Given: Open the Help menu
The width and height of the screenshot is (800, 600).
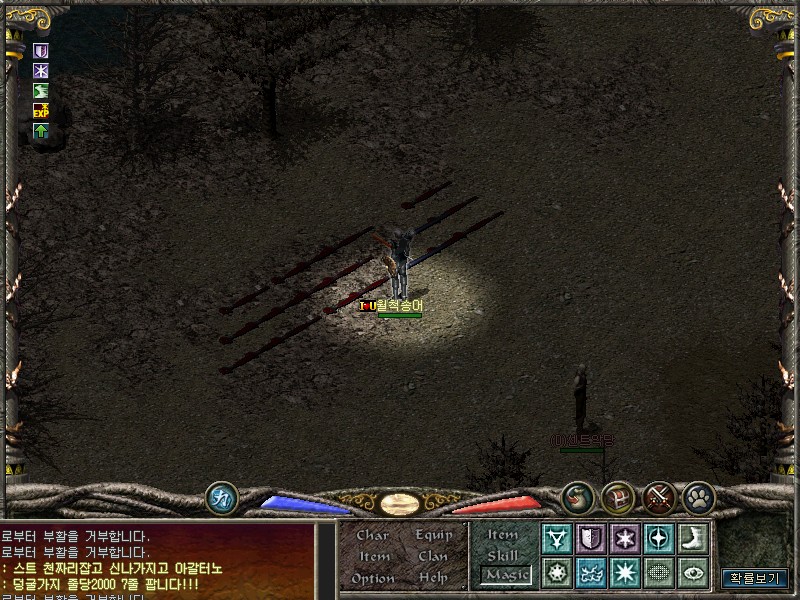Looking at the screenshot, I should click(x=433, y=578).
